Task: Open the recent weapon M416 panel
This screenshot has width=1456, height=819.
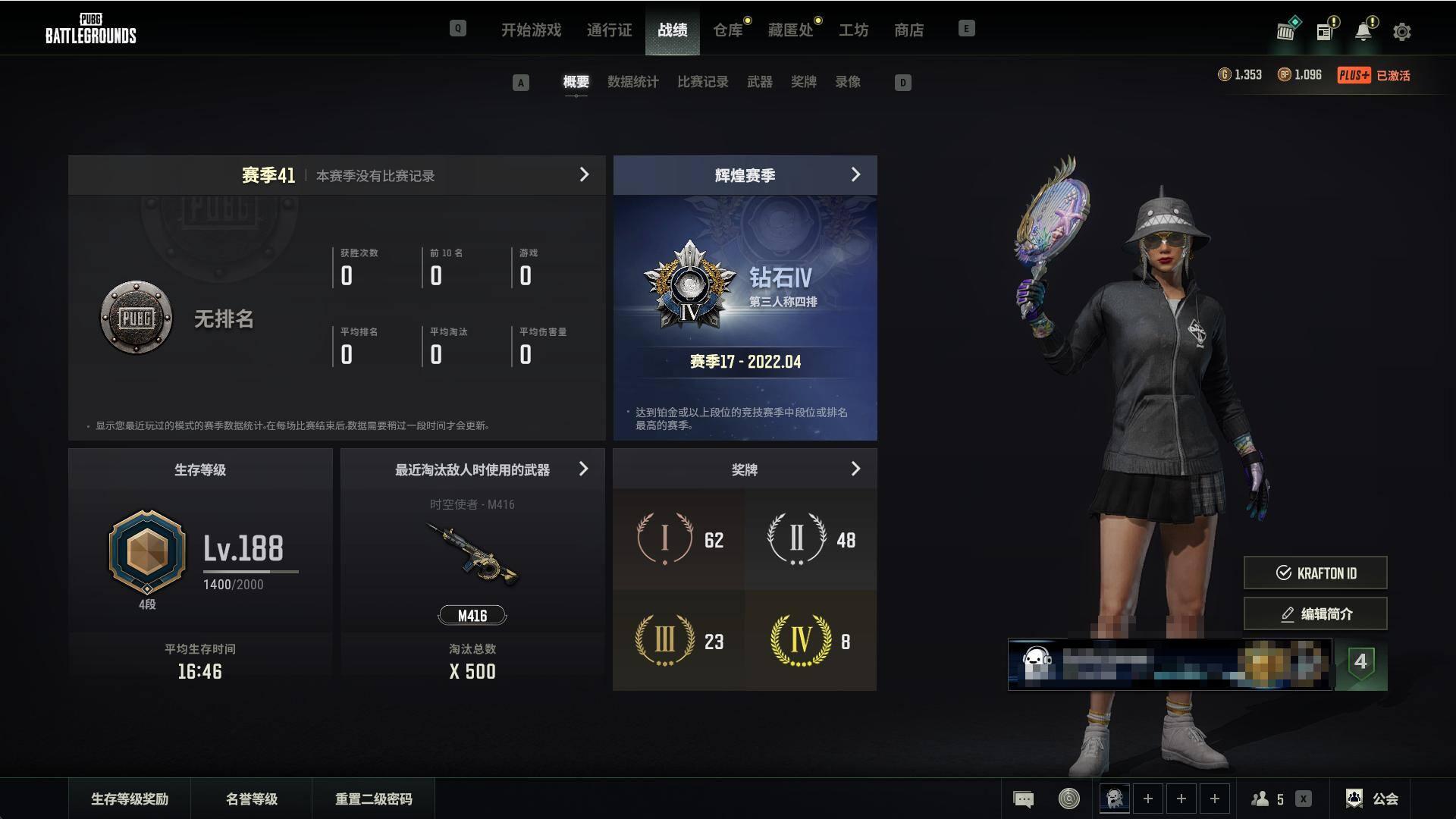Action: coord(583,469)
